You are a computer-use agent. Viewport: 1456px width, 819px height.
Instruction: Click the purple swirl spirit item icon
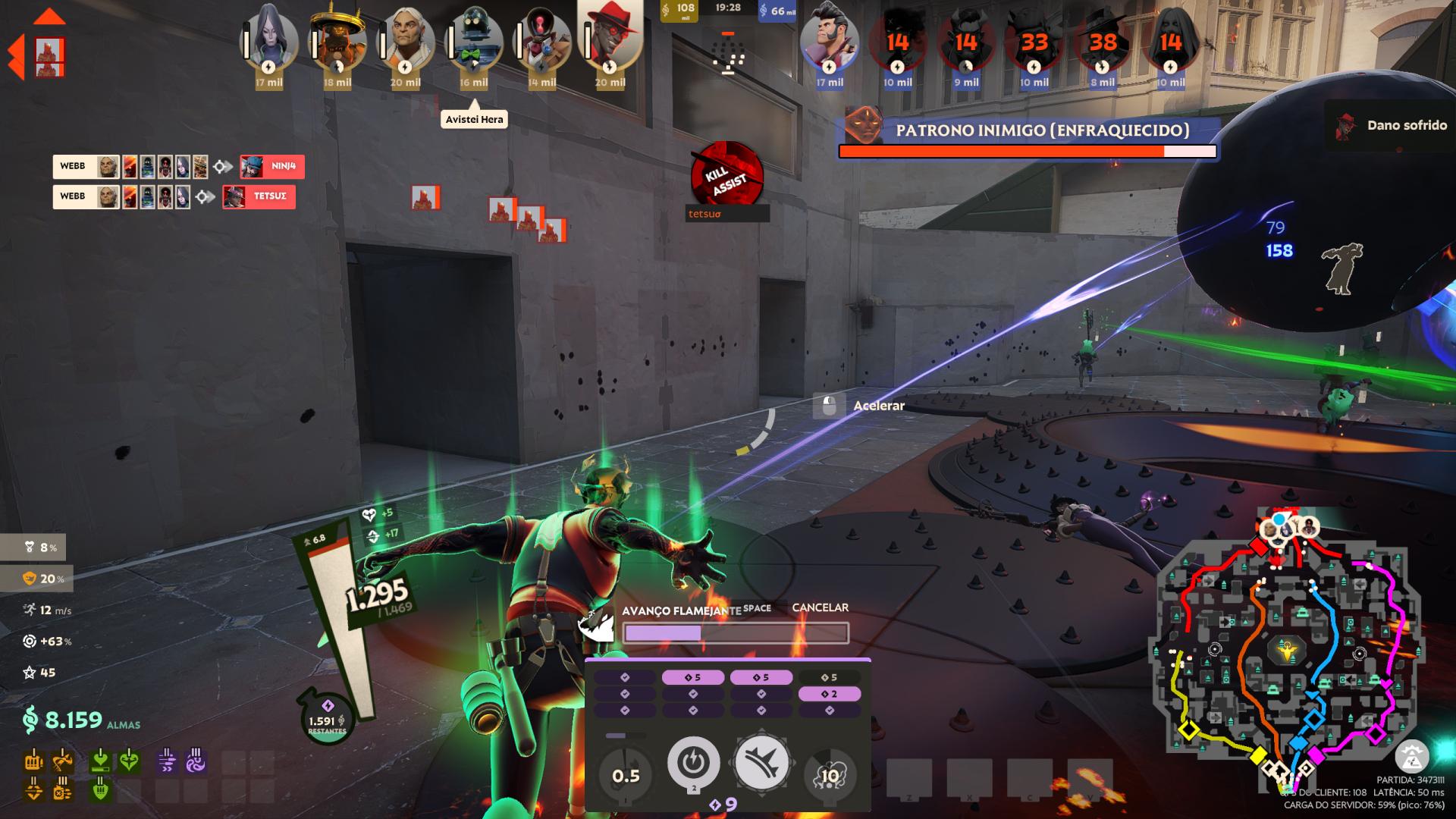pos(195,760)
